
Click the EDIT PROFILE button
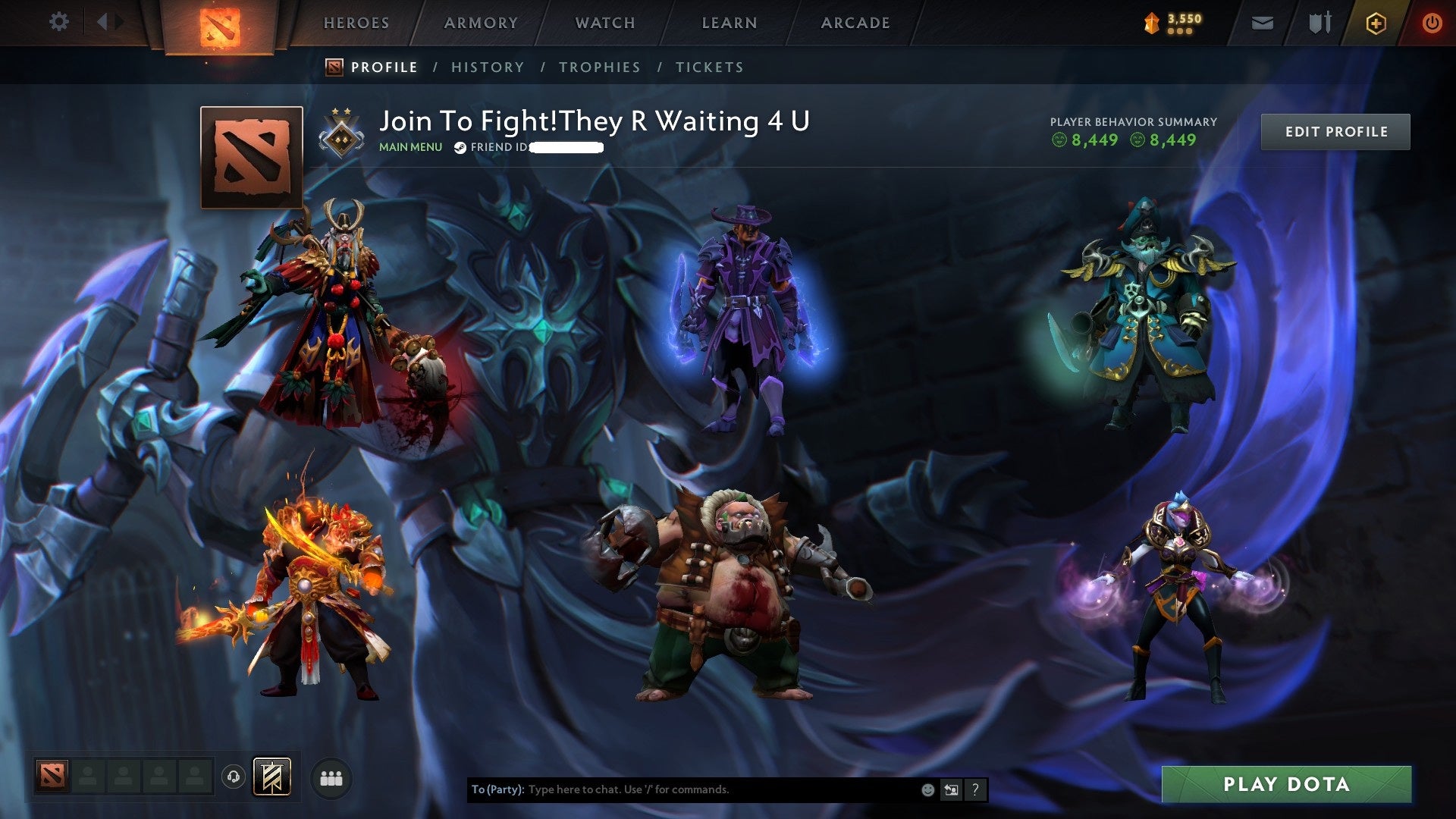(x=1335, y=130)
